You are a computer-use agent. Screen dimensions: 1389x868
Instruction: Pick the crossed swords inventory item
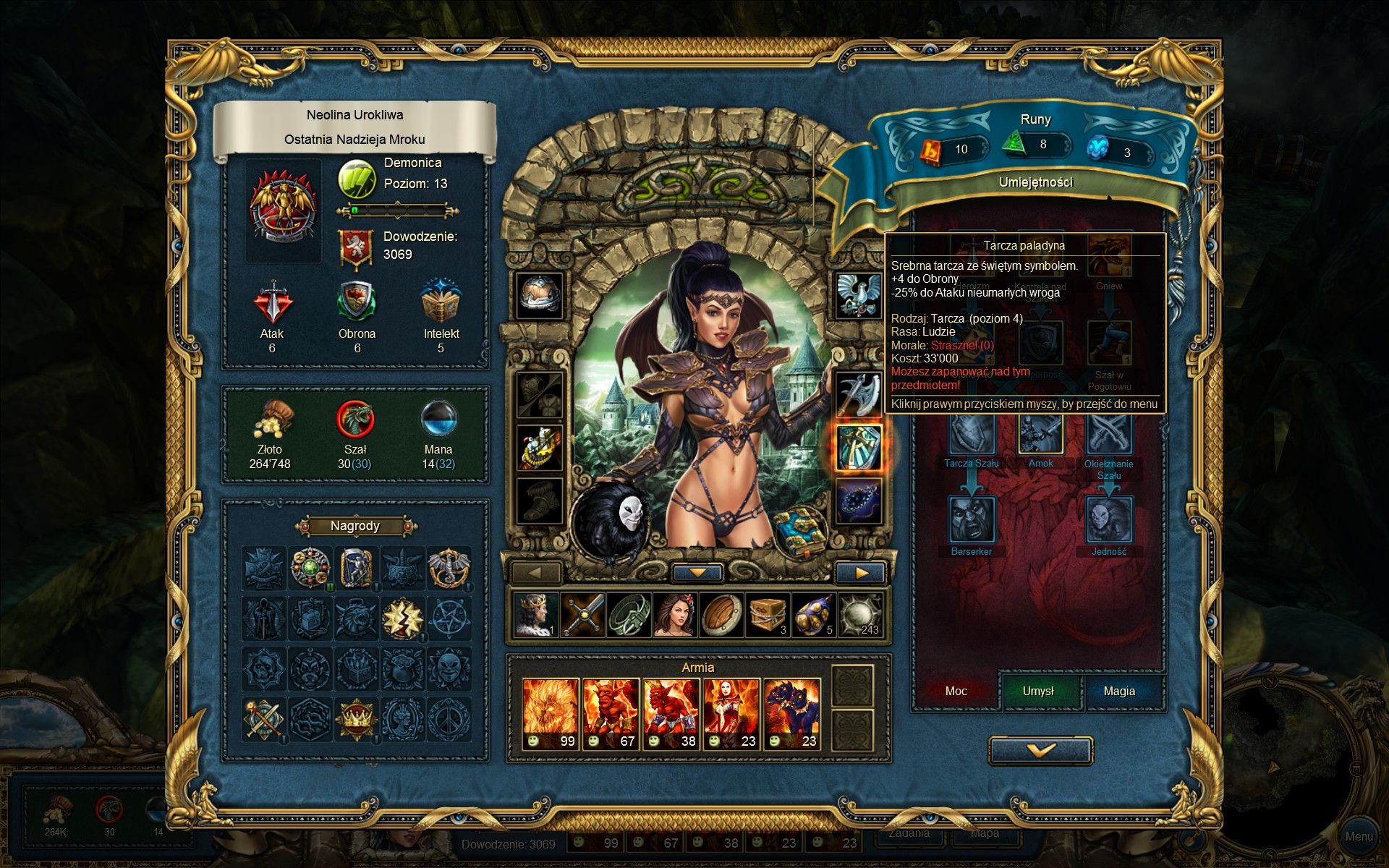click(x=582, y=616)
